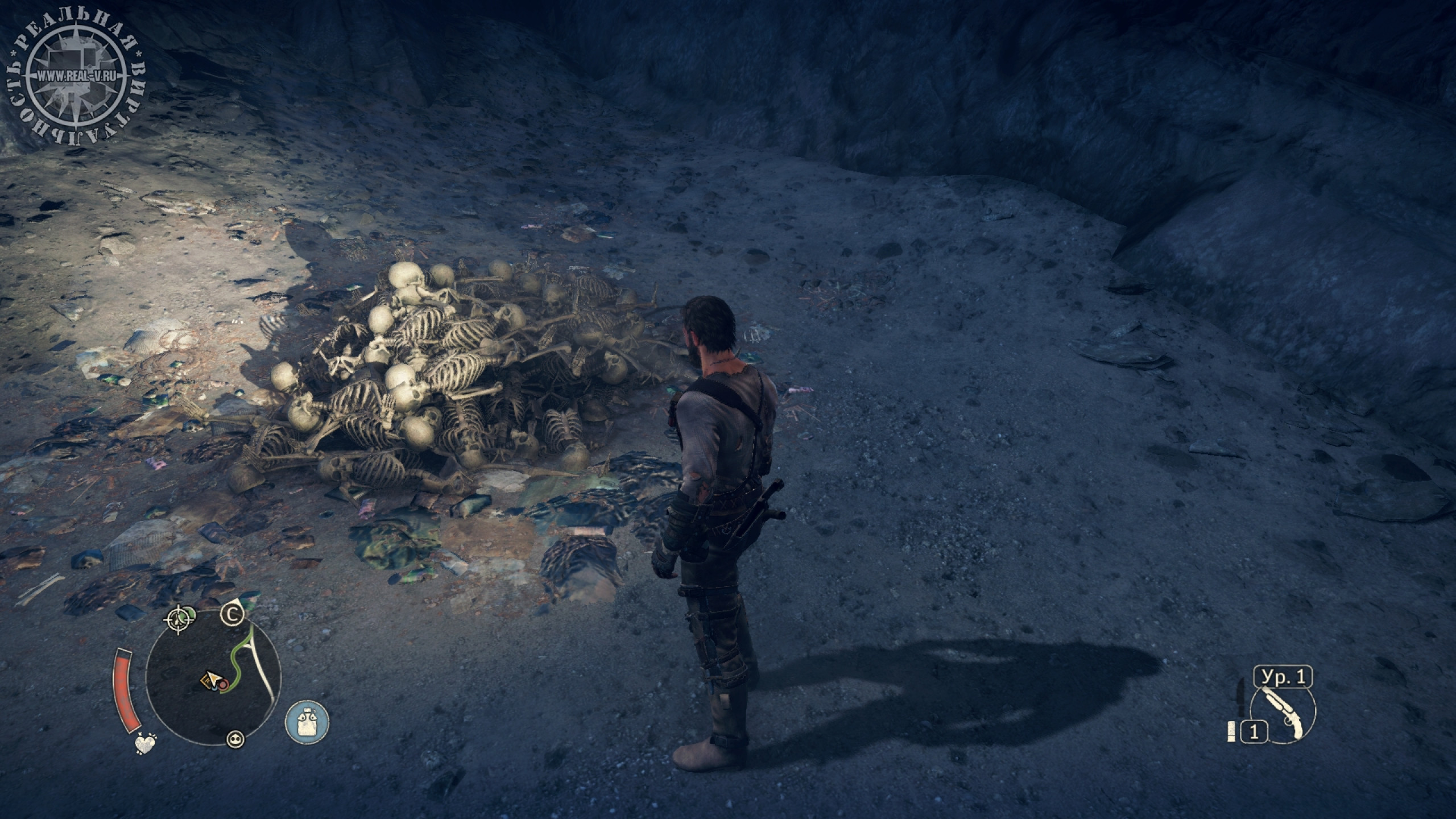The height and width of the screenshot is (819, 1456).
Task: Open the circular minimap
Action: [213, 677]
